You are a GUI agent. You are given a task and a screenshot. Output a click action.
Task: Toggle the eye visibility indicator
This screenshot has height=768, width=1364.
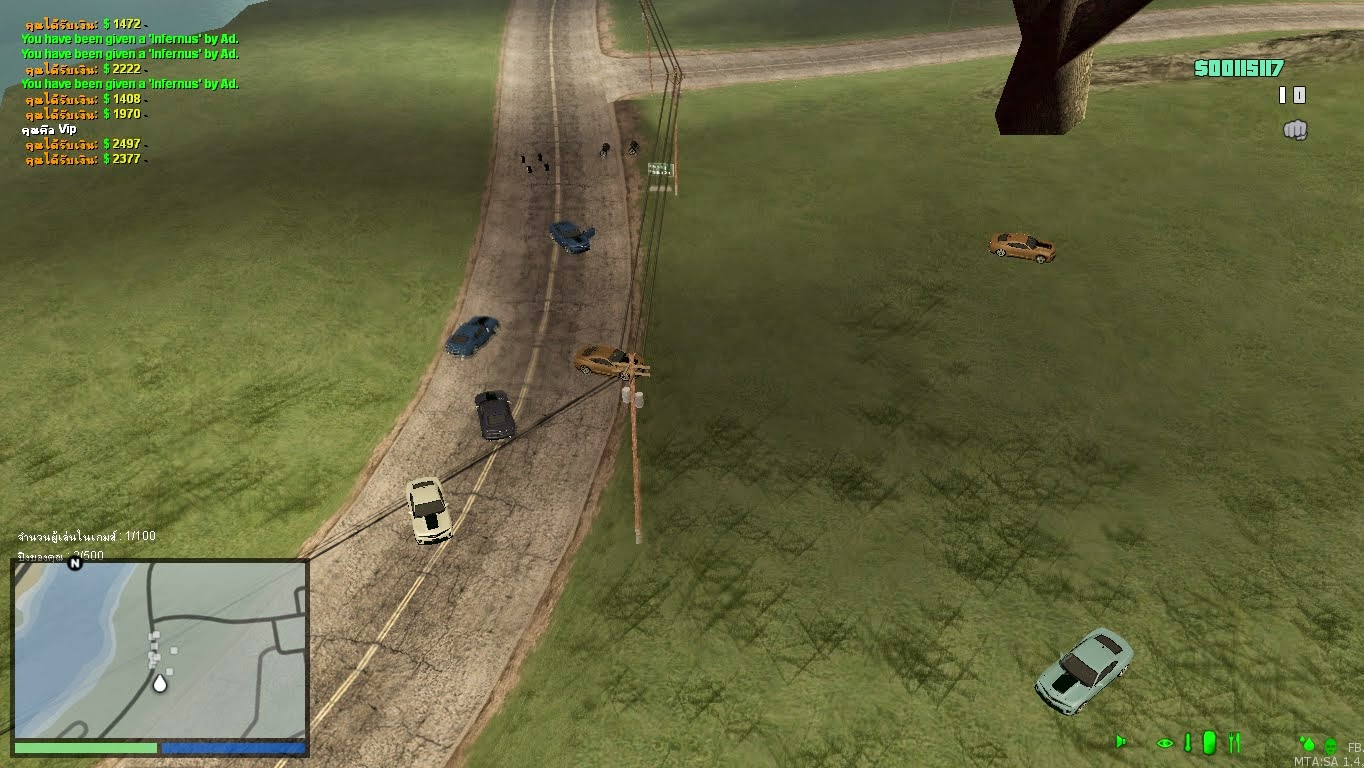1164,742
